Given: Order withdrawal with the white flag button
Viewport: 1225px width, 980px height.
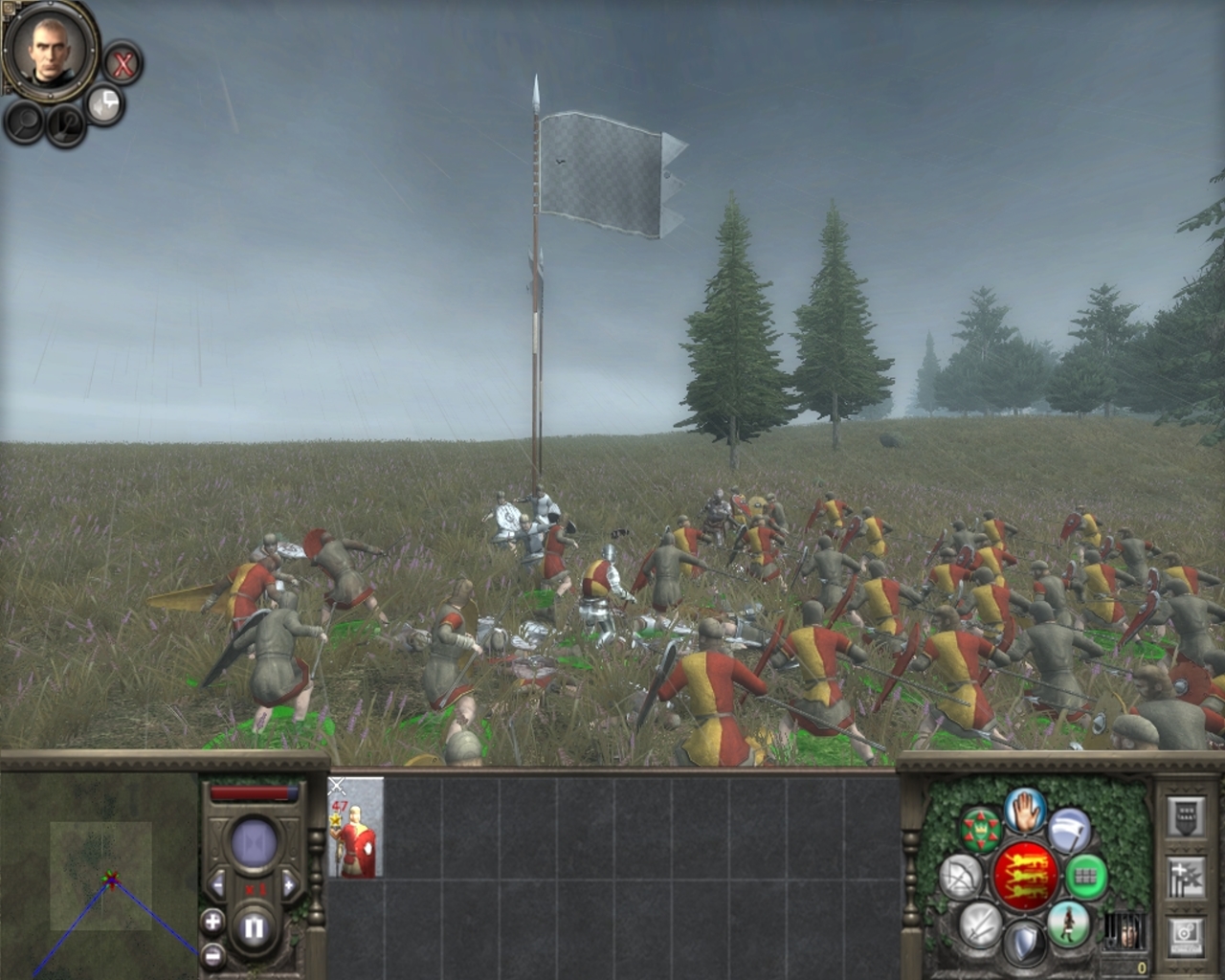Looking at the screenshot, I should (x=1068, y=829).
